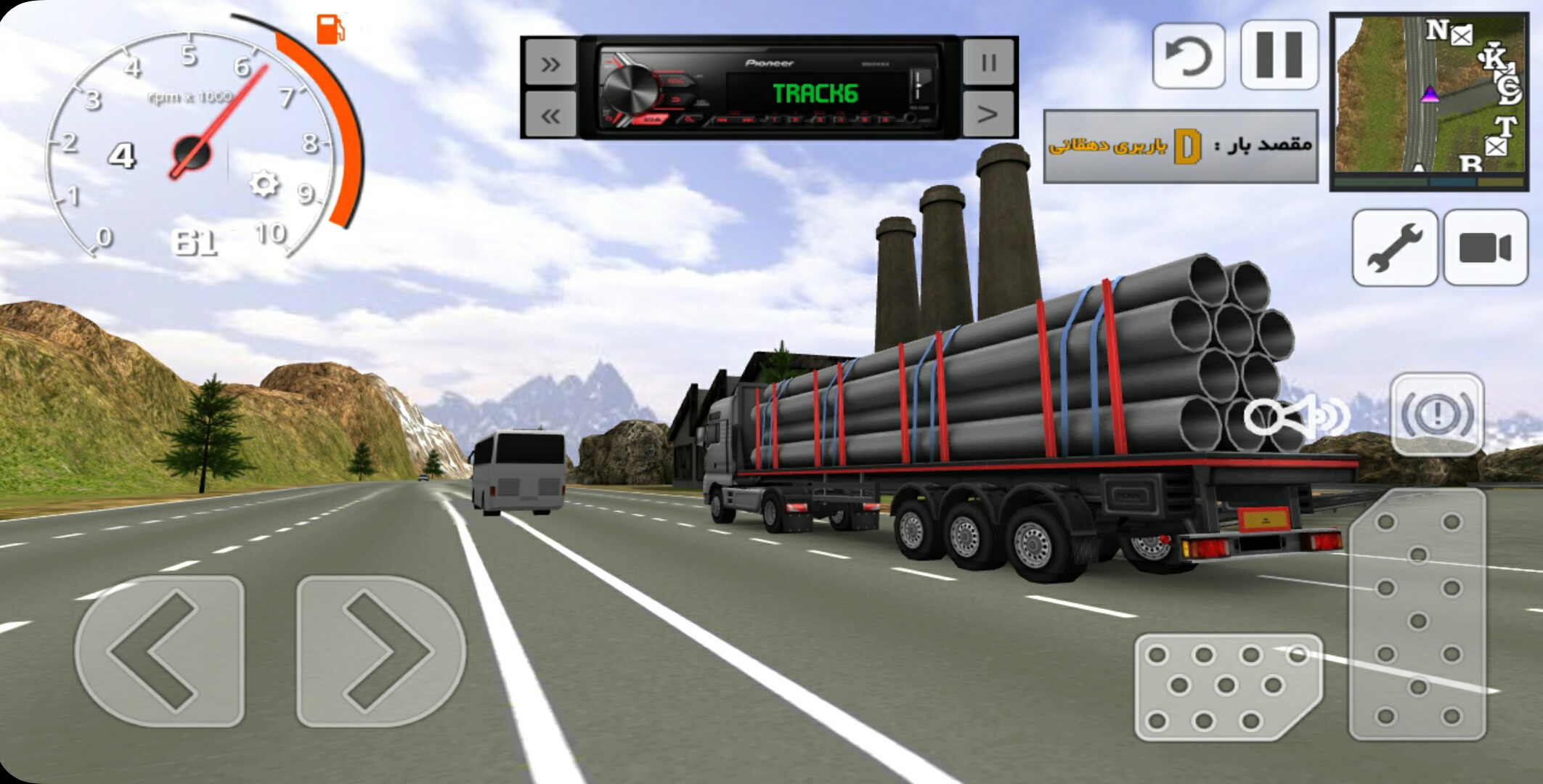Switch the camera view
The height and width of the screenshot is (784, 1543).
coord(1485,248)
